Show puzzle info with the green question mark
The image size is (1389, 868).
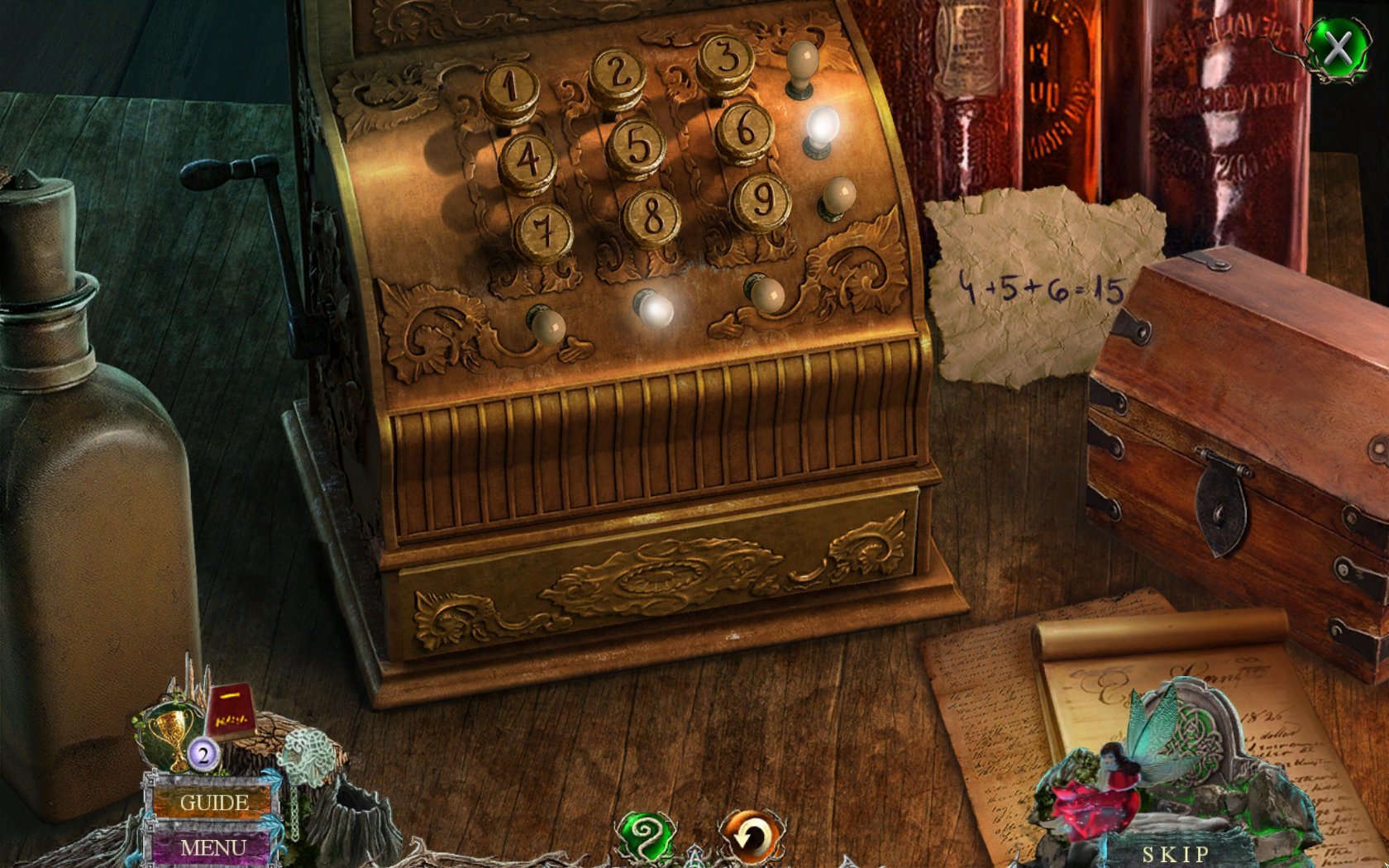(646, 835)
